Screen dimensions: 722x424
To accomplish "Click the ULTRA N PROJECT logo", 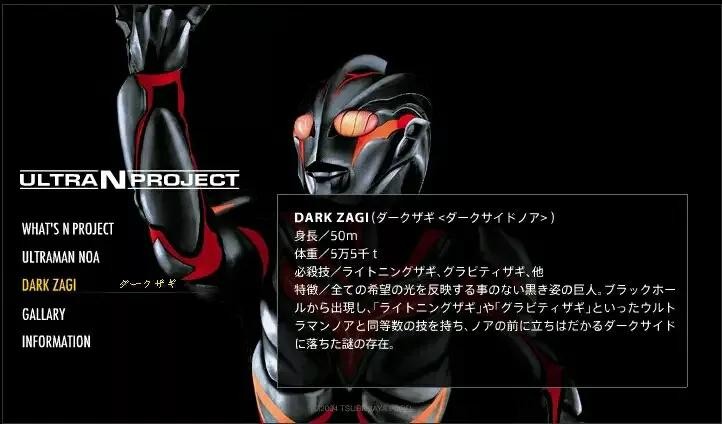I will [129, 180].
